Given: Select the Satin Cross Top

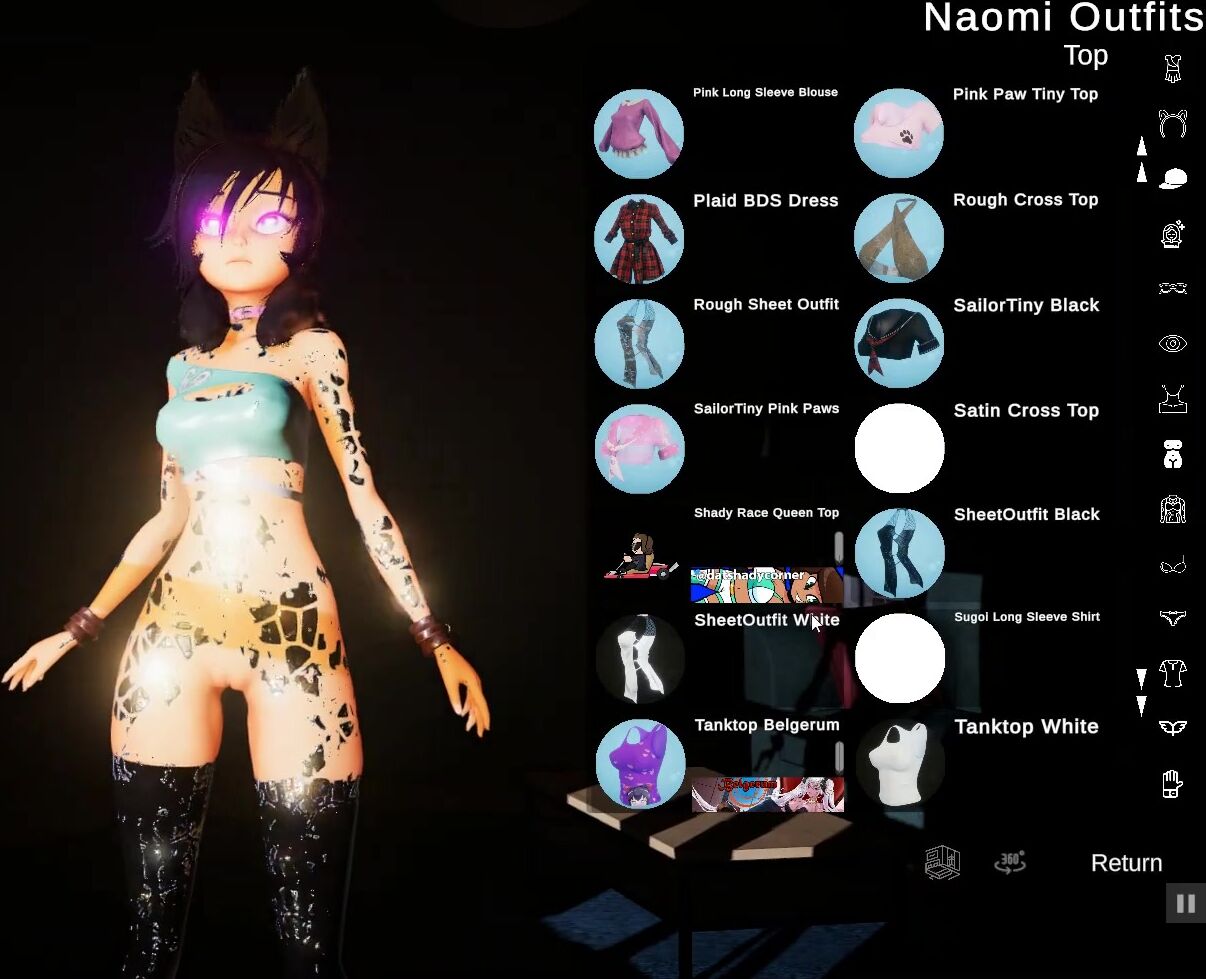Looking at the screenshot, I should coord(899,449).
